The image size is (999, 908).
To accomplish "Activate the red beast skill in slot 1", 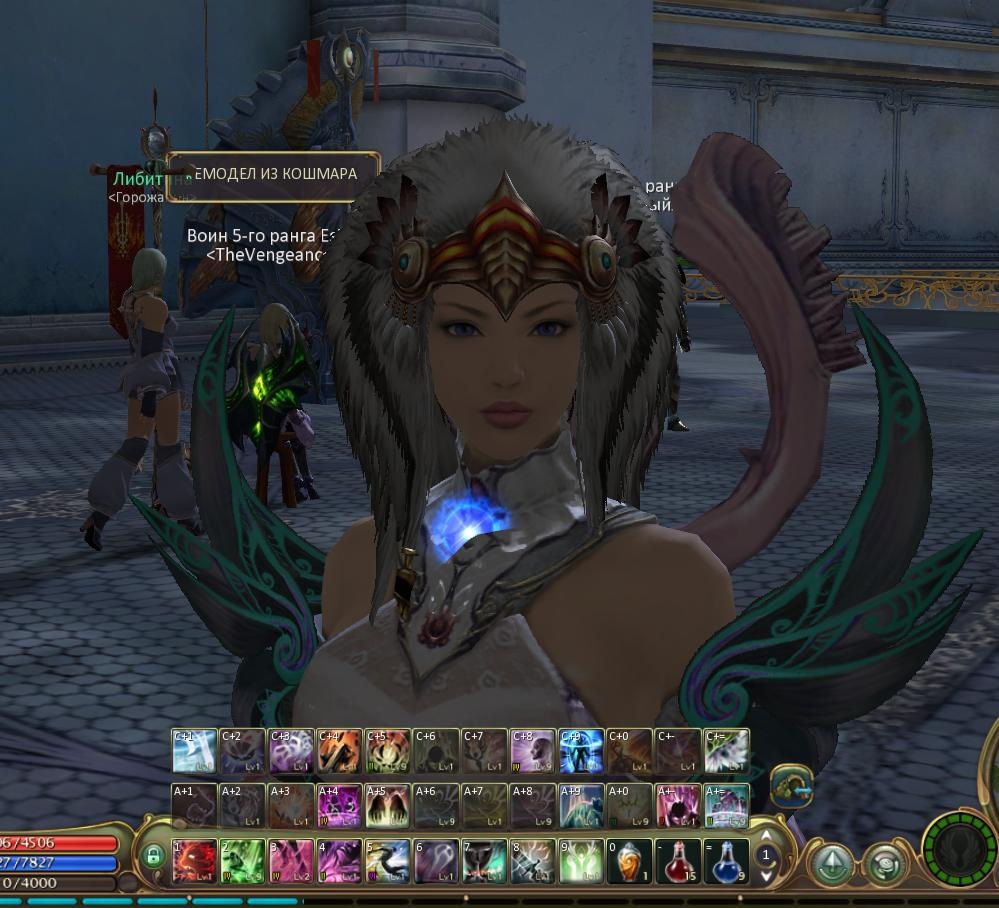I will pyautogui.click(x=195, y=861).
